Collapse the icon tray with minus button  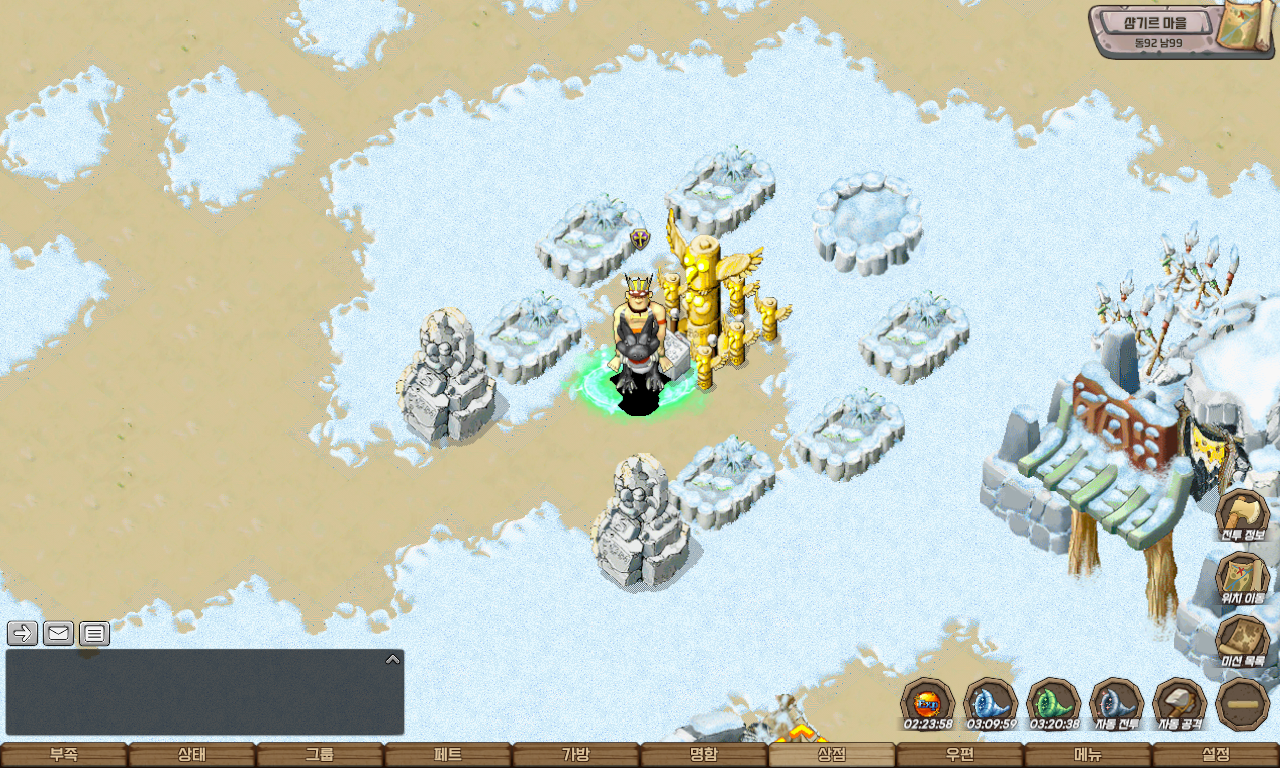pos(1242,703)
